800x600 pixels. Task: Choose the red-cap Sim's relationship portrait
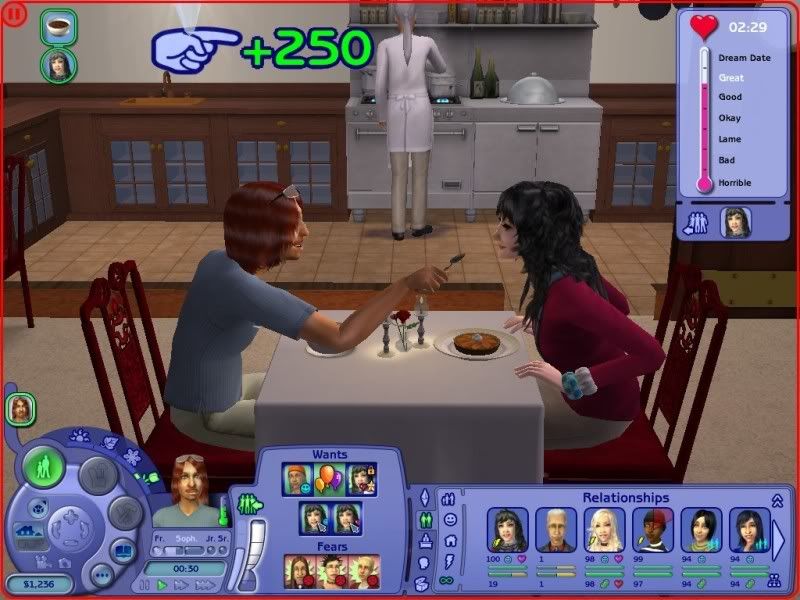tap(652, 529)
